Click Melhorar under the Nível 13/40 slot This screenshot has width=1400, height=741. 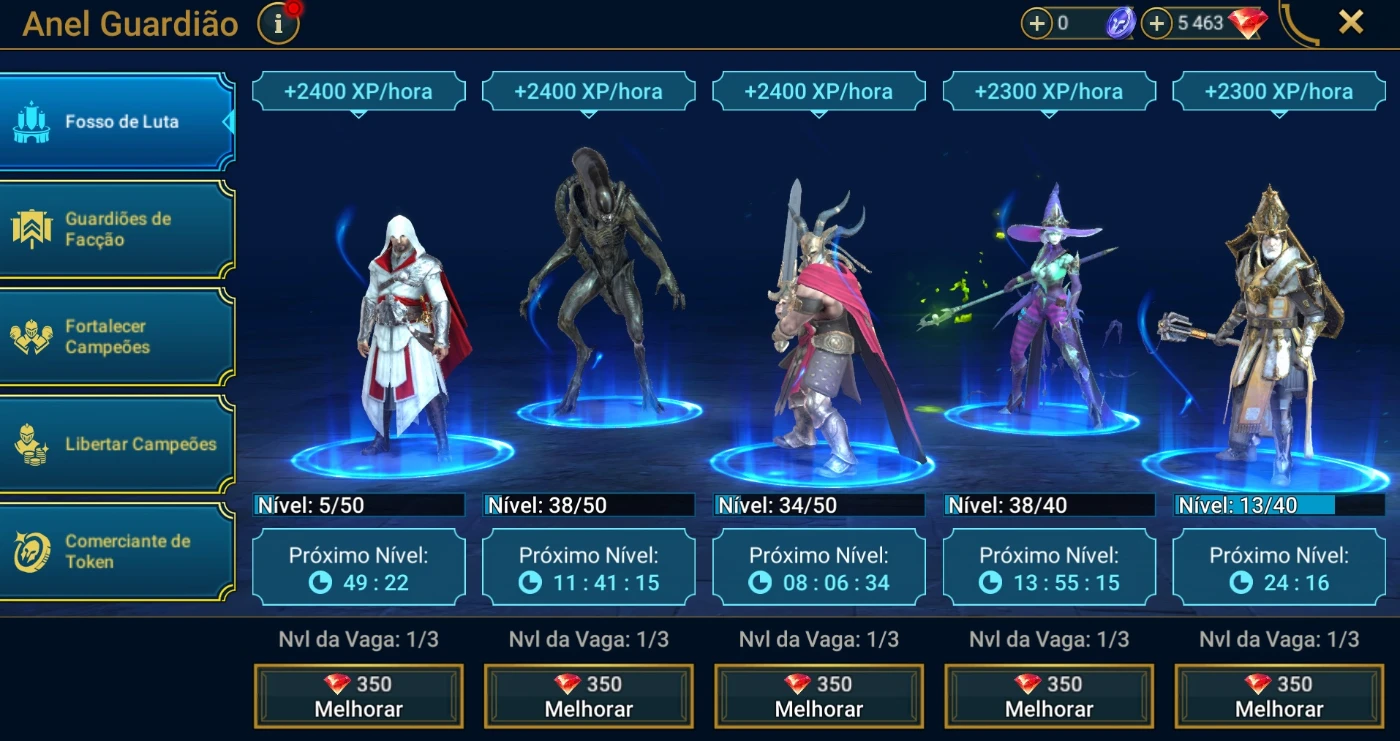(x=1279, y=696)
